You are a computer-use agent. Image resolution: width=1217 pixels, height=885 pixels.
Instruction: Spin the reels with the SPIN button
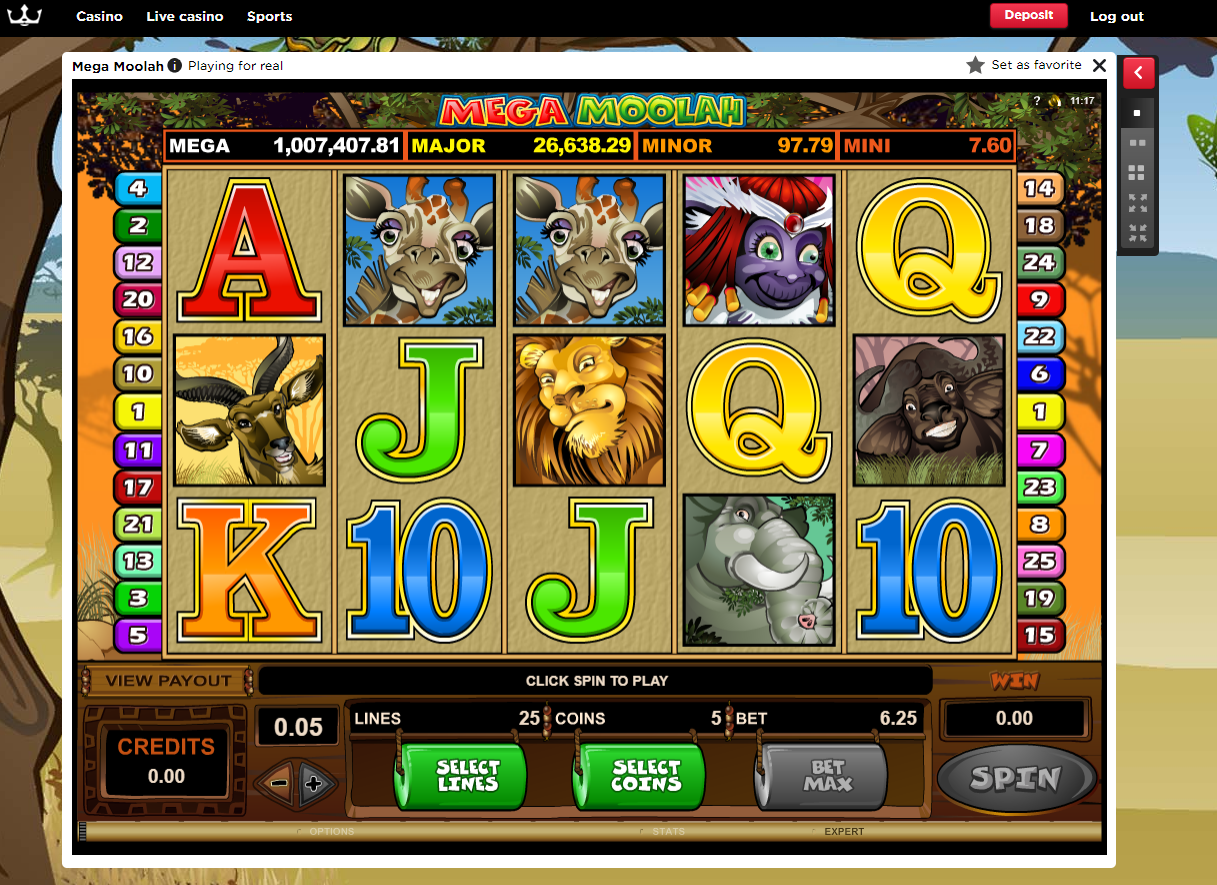[x=1016, y=778]
